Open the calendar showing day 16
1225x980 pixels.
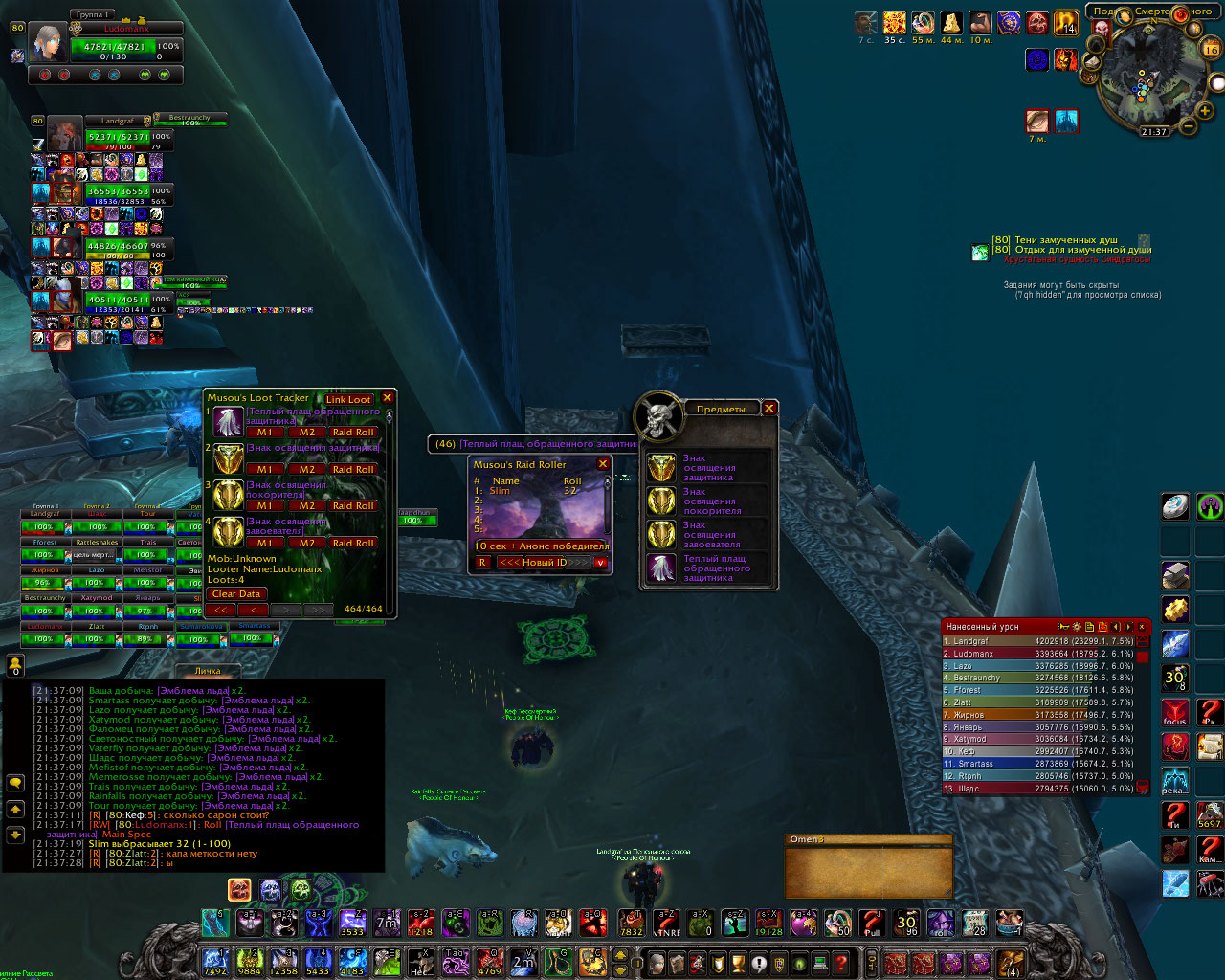pos(1211,48)
